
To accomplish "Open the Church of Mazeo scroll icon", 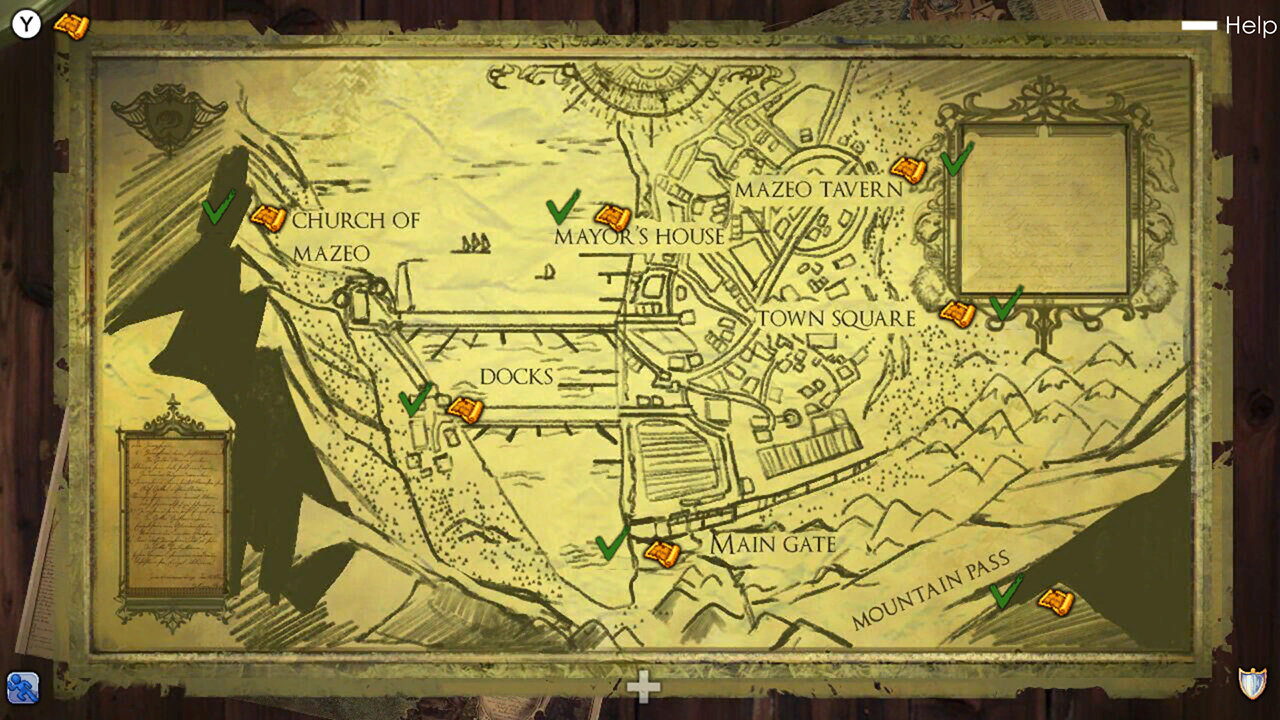I will coord(267,220).
